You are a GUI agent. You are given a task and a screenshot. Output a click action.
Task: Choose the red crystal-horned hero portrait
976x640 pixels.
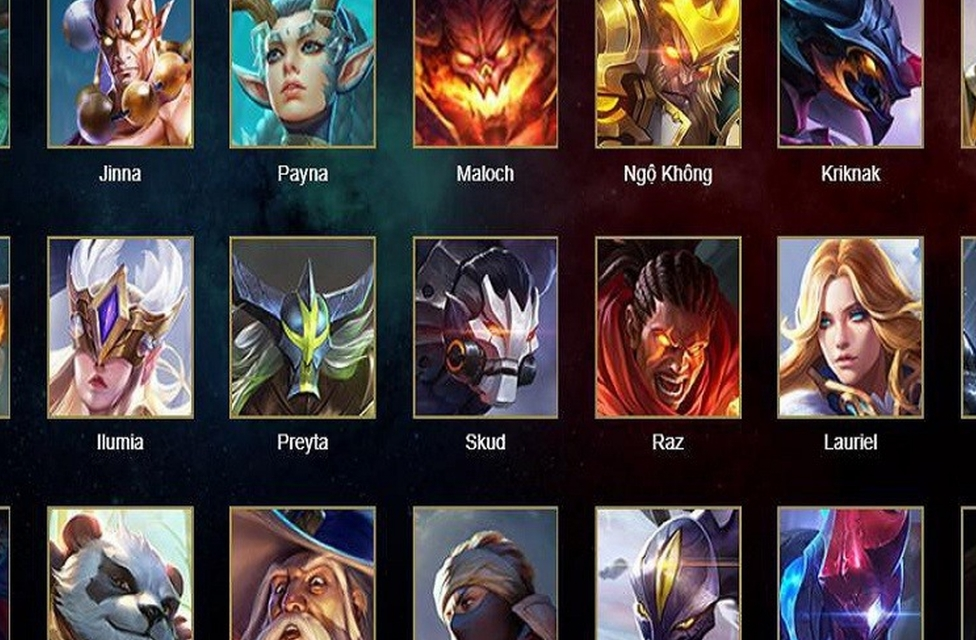(850, 574)
